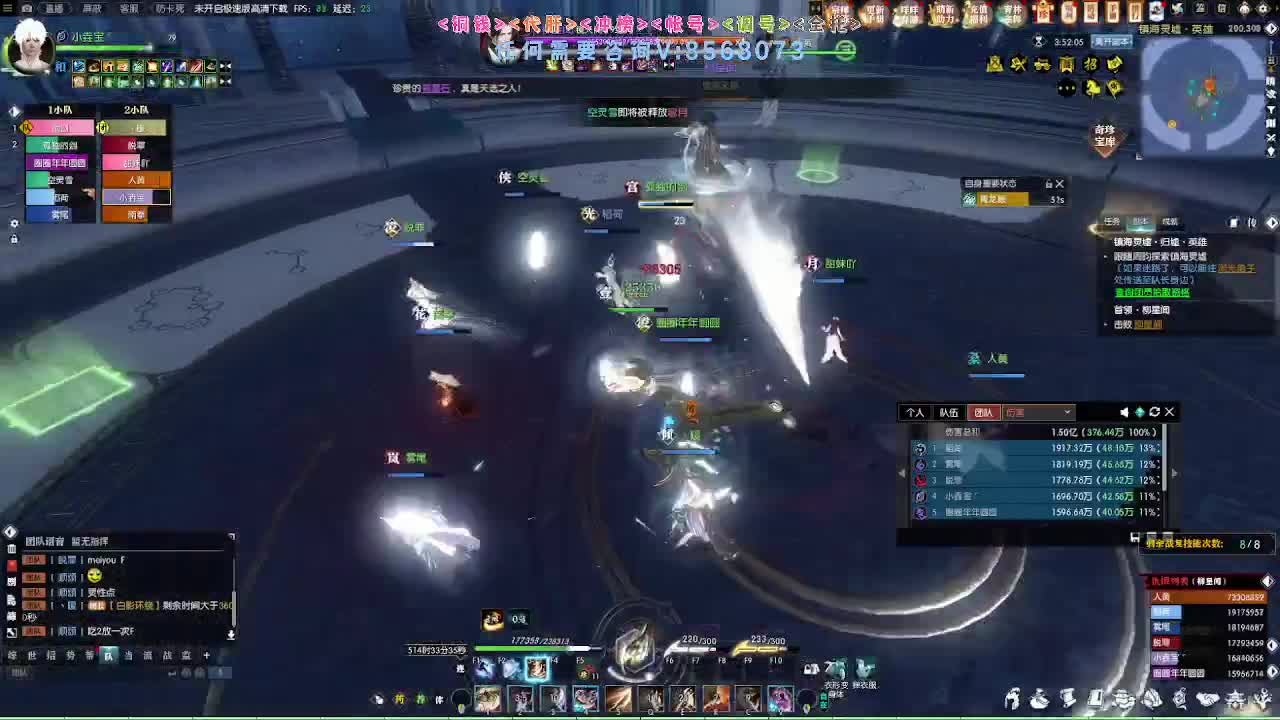Viewport: 1280px width, 720px height.
Task: Collapse the quest tracker with the right-edge arrow
Action: pyautogui.click(x=1272, y=222)
